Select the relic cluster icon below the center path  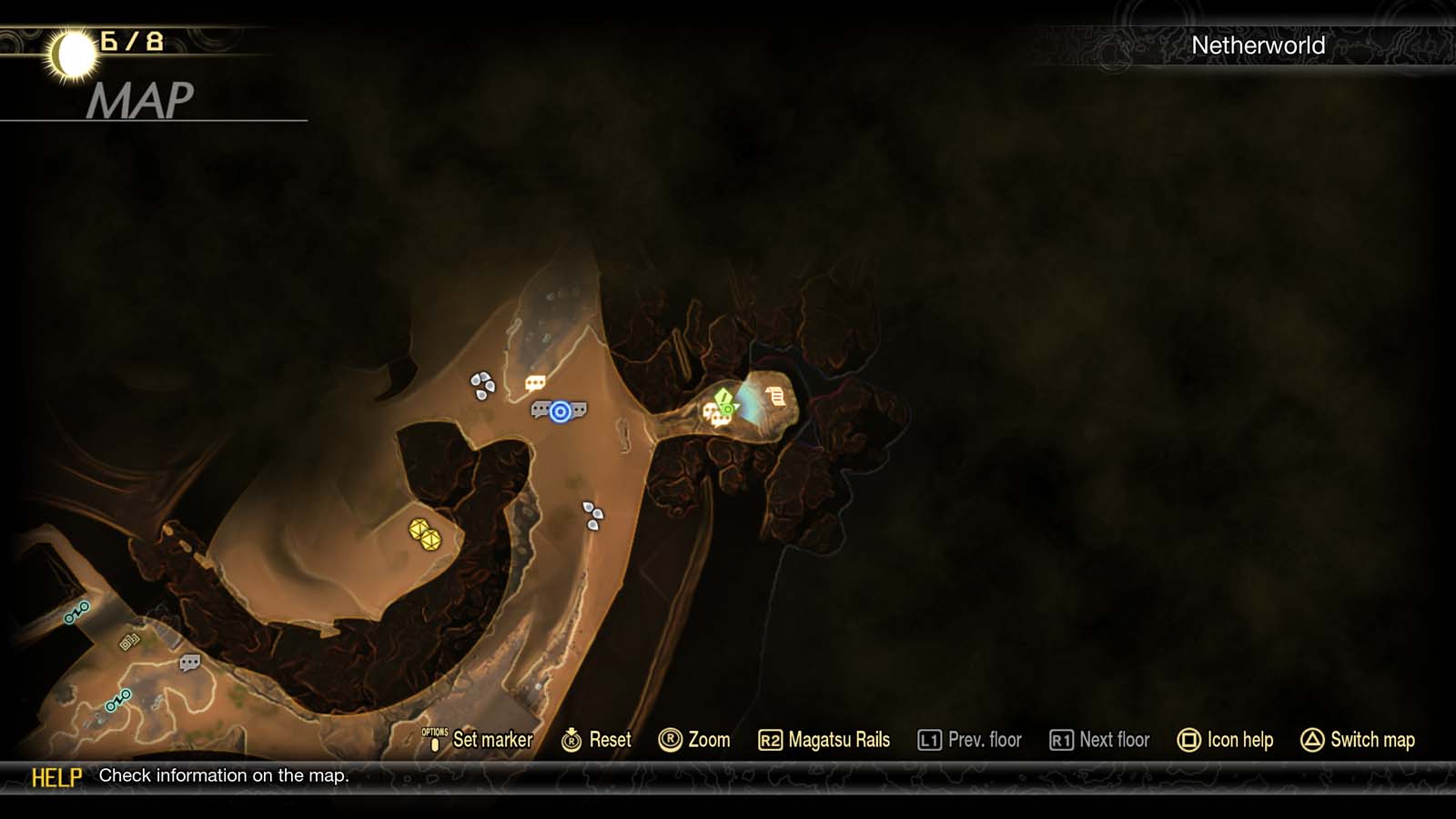593,517
